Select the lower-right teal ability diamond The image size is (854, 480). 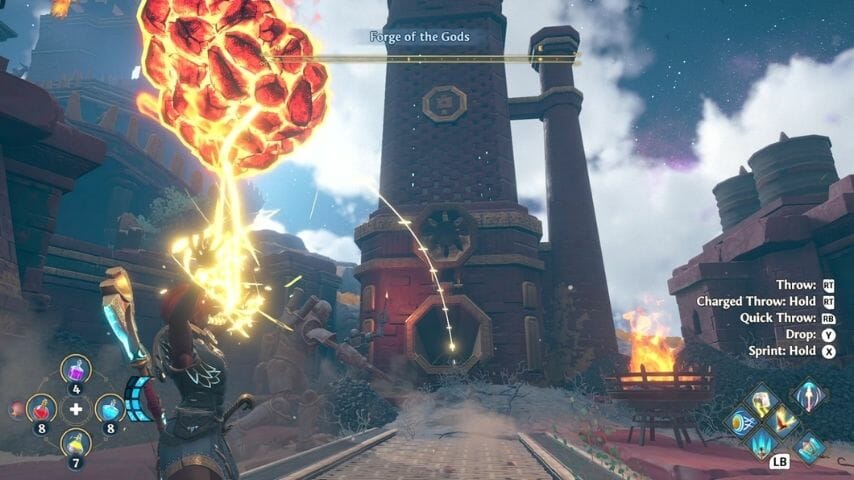point(809,447)
